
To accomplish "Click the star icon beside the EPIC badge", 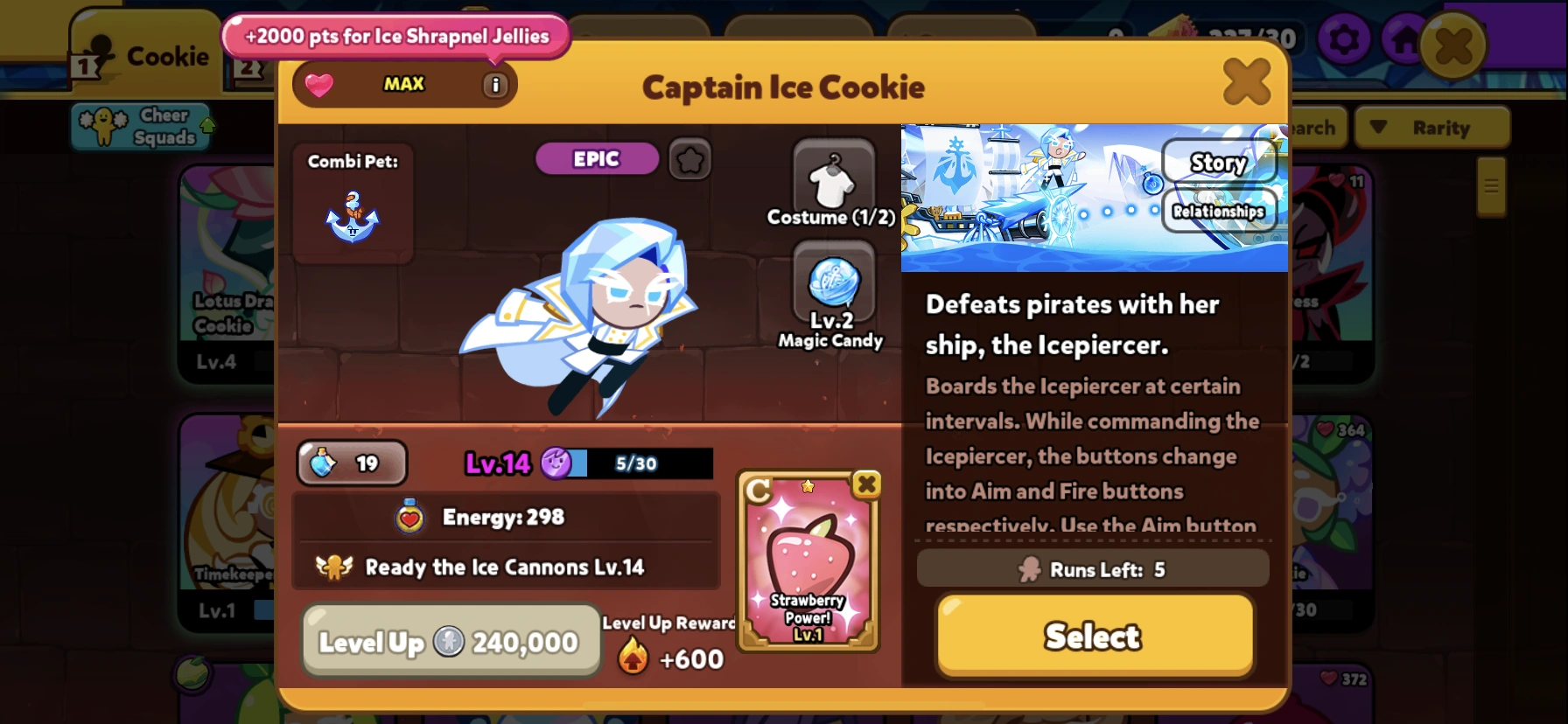I will pos(689,159).
